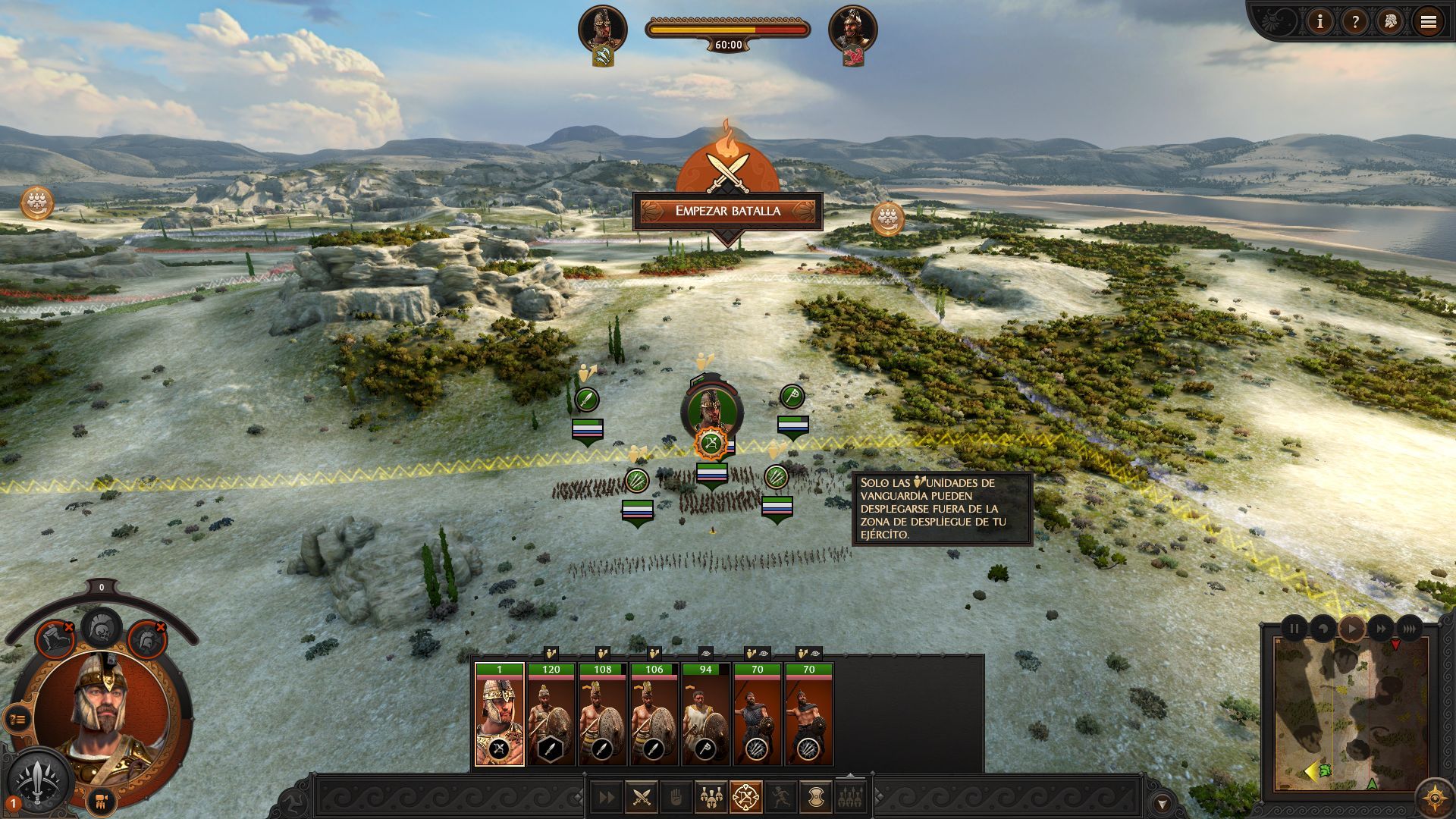The height and width of the screenshot is (819, 1456).
Task: Select the unit card with 108 soldiers
Action: point(603,714)
